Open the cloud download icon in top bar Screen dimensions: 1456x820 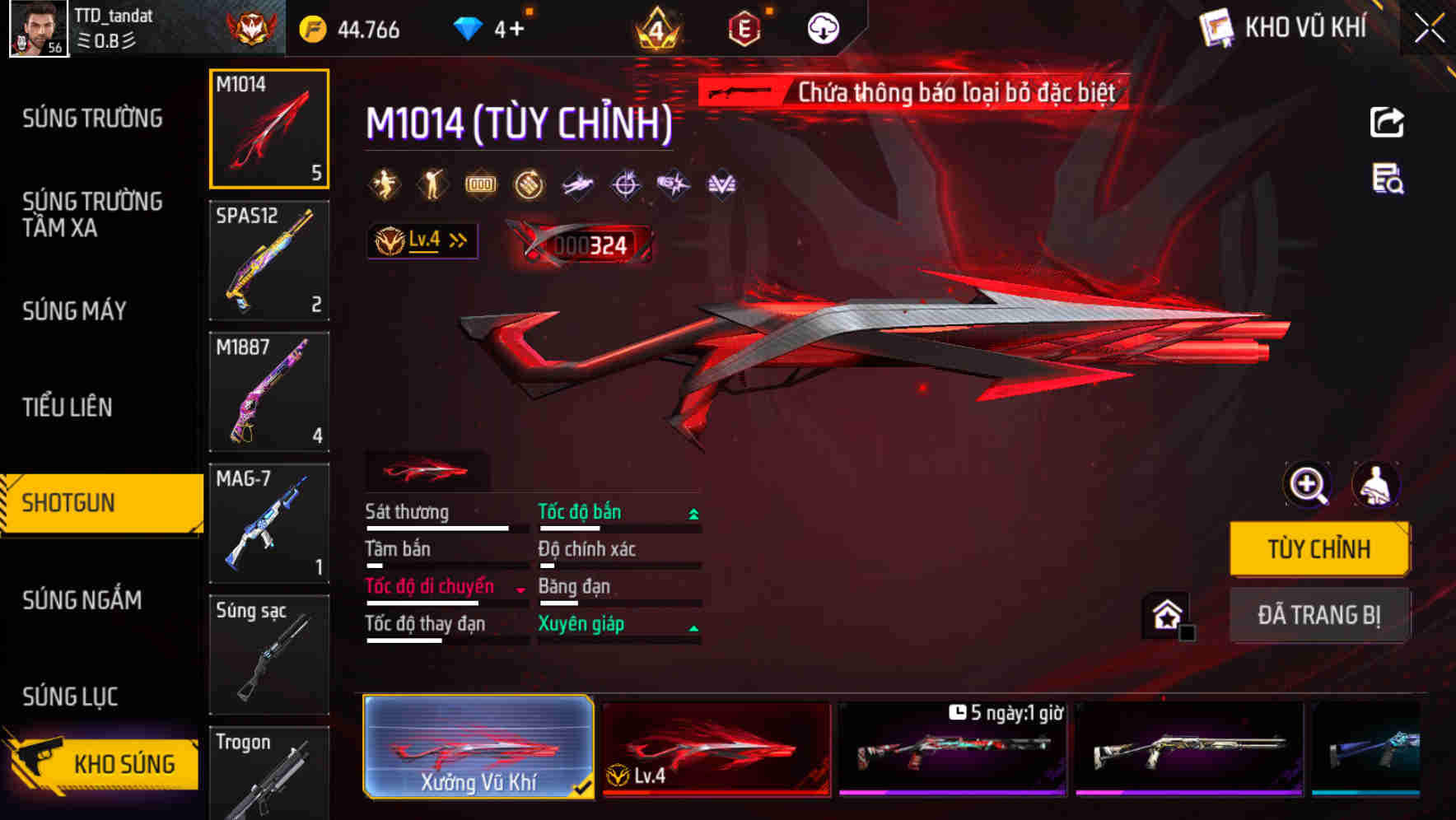click(821, 26)
